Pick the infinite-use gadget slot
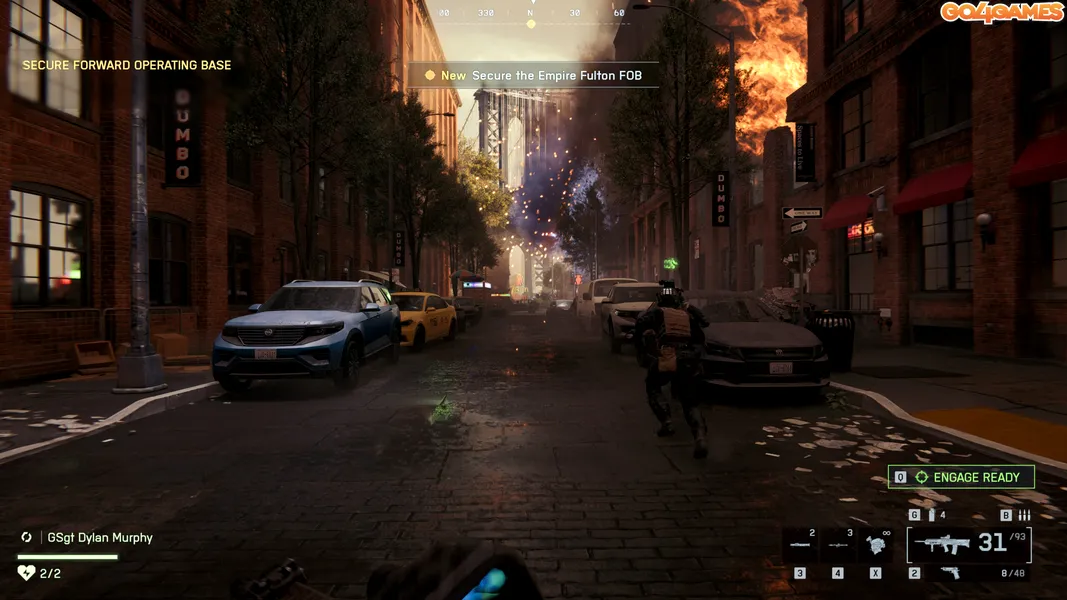 click(x=877, y=545)
